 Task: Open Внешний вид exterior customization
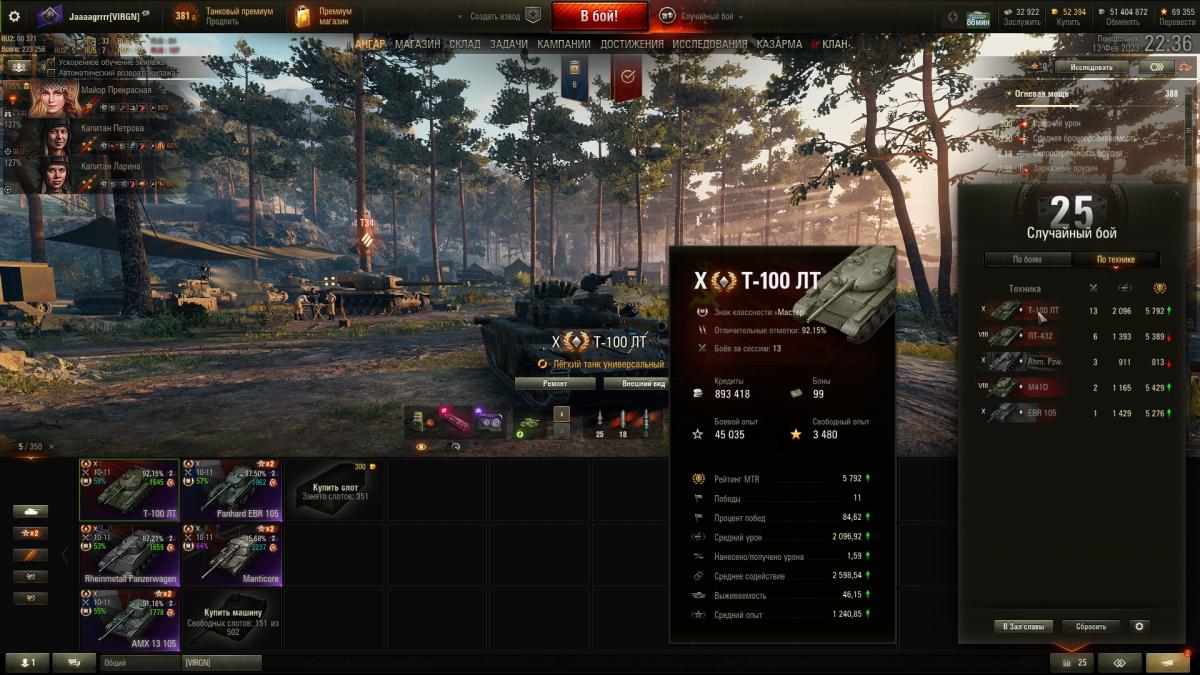635,383
